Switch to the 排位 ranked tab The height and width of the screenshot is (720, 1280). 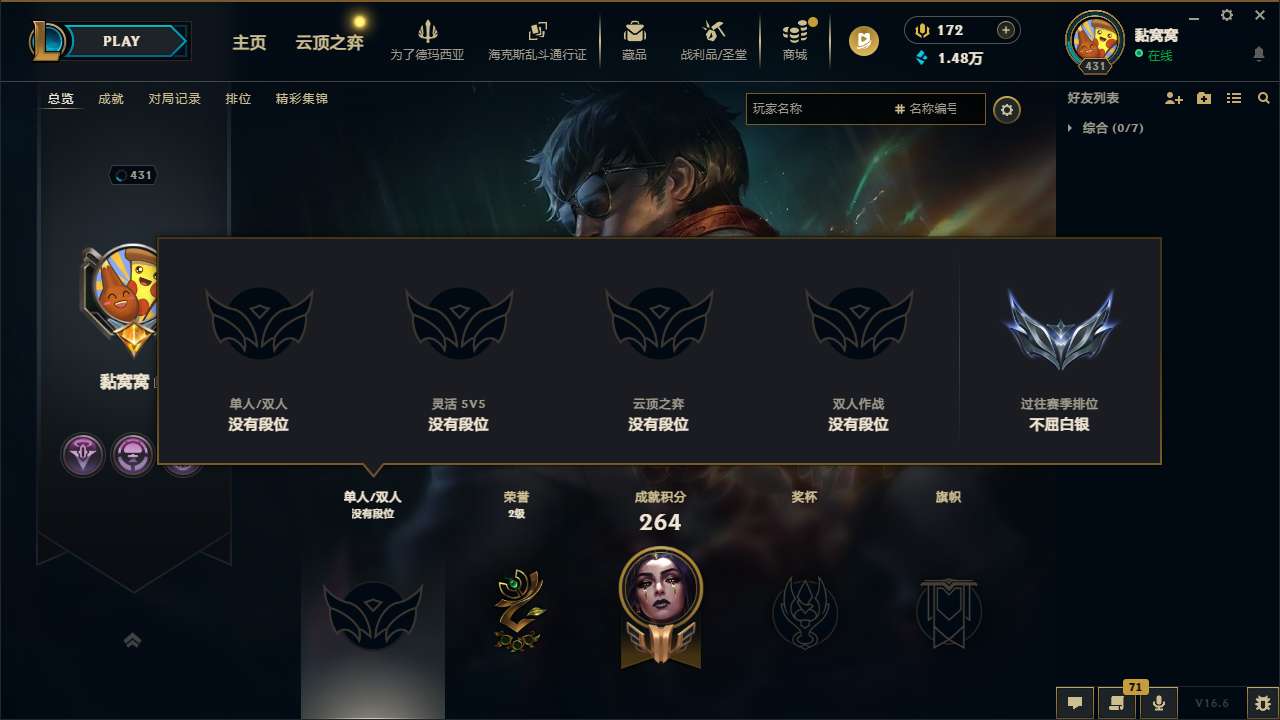coord(238,99)
